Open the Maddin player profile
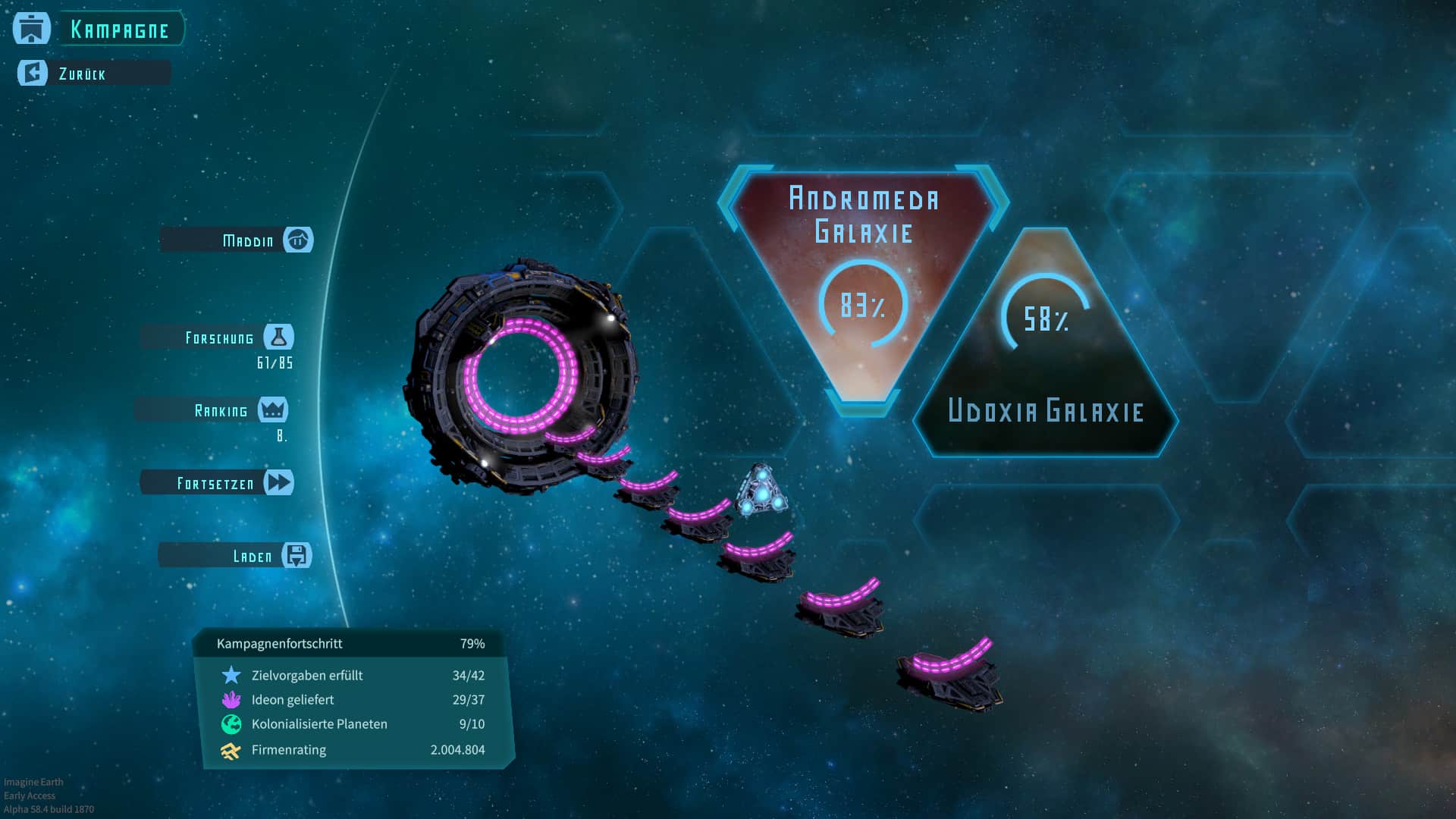 pyautogui.click(x=248, y=240)
